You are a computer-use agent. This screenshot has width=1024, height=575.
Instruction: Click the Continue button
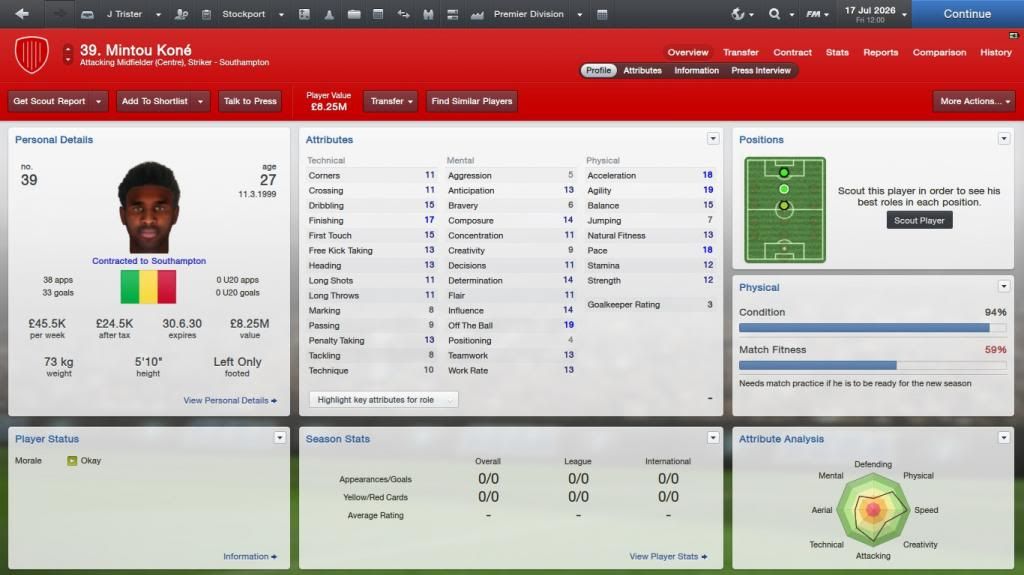click(x=966, y=14)
